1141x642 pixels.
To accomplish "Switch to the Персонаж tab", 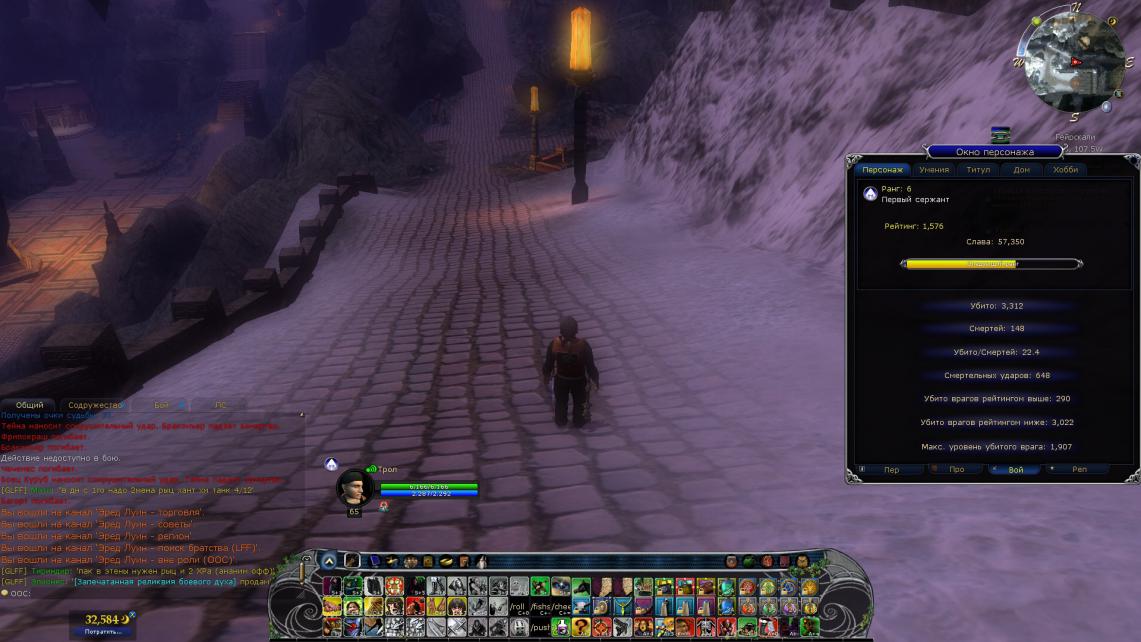I will point(883,170).
